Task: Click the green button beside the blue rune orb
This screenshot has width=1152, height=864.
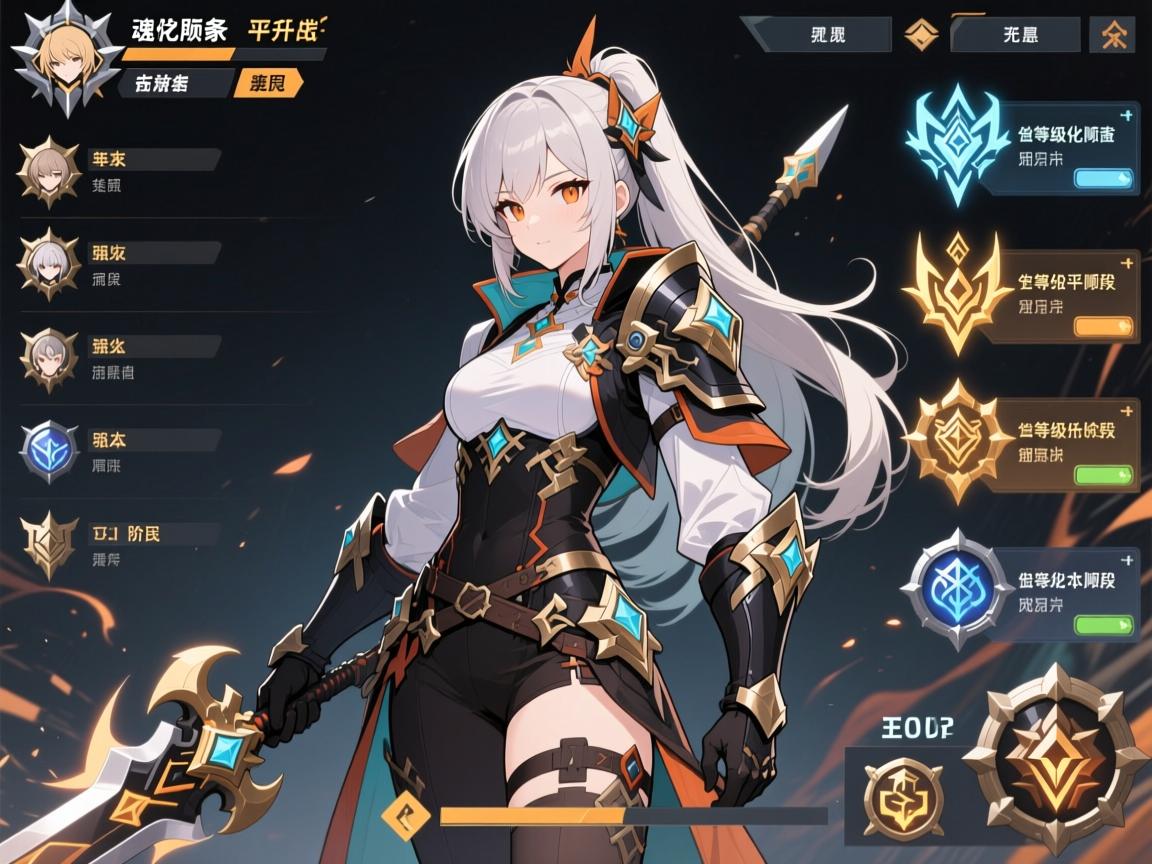Action: (x=1103, y=625)
